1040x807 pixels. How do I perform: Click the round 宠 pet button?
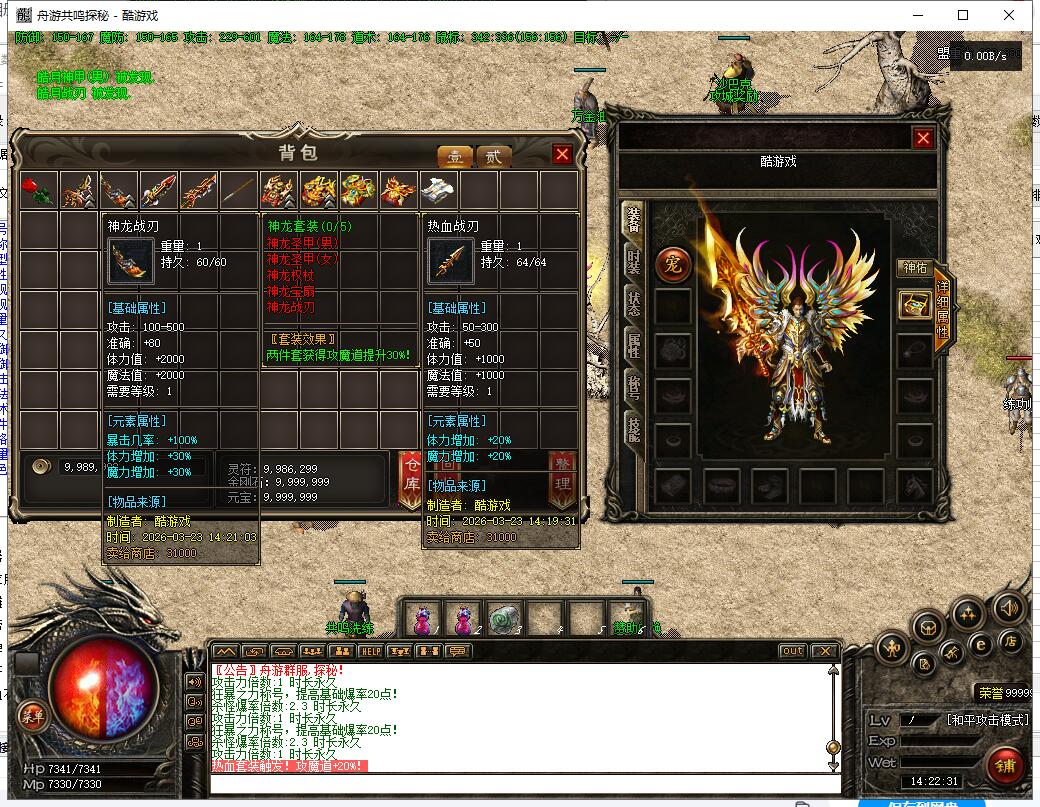(x=672, y=264)
